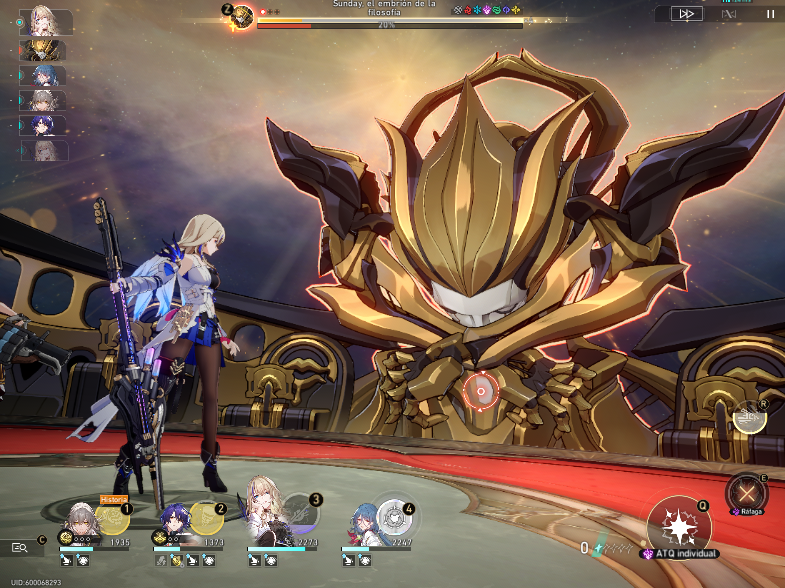Image resolution: width=785 pixels, height=588 pixels.
Task: Toggle battle speed with the fast-forward button
Action: pos(687,14)
